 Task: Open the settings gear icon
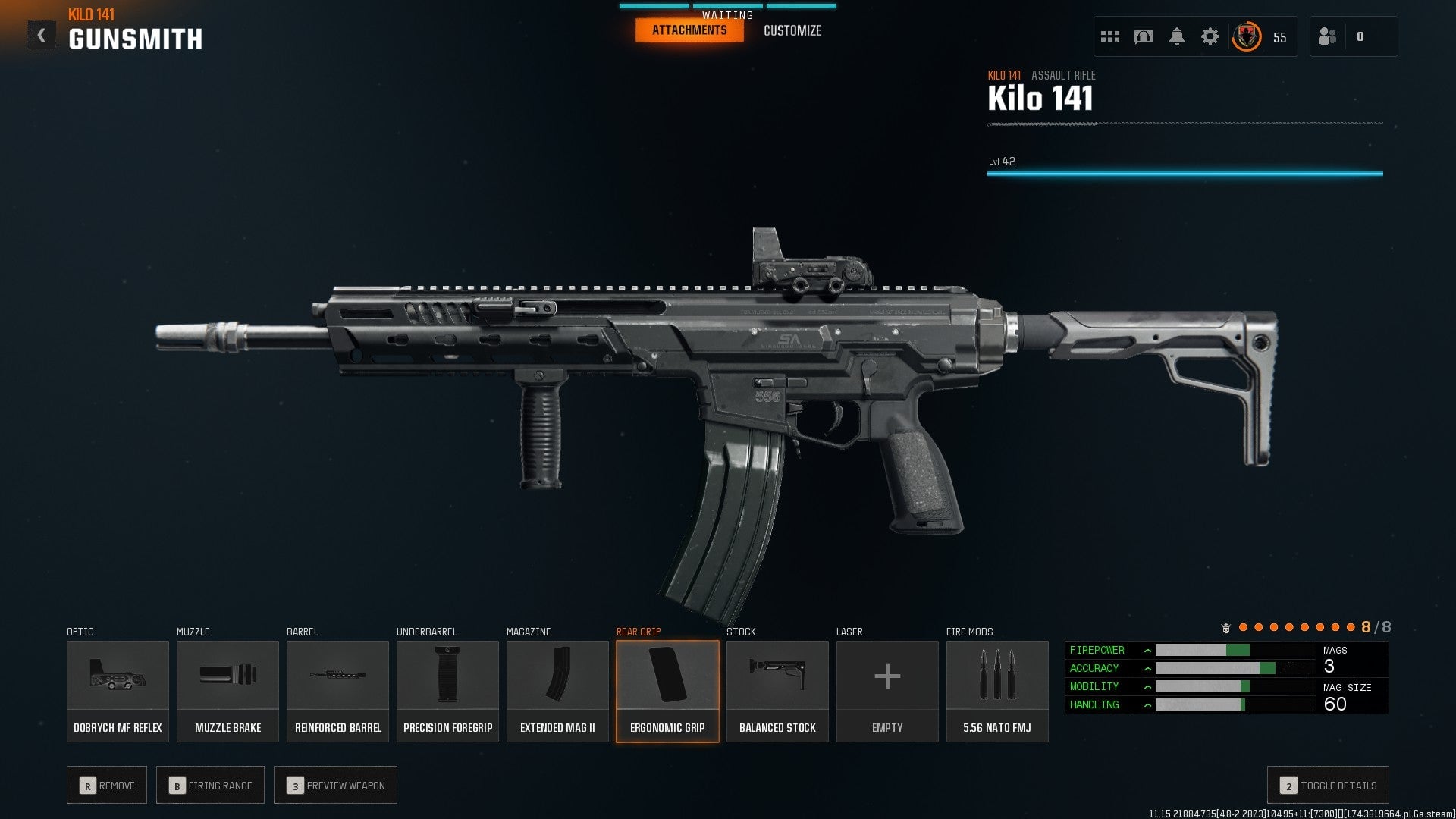tap(1211, 36)
